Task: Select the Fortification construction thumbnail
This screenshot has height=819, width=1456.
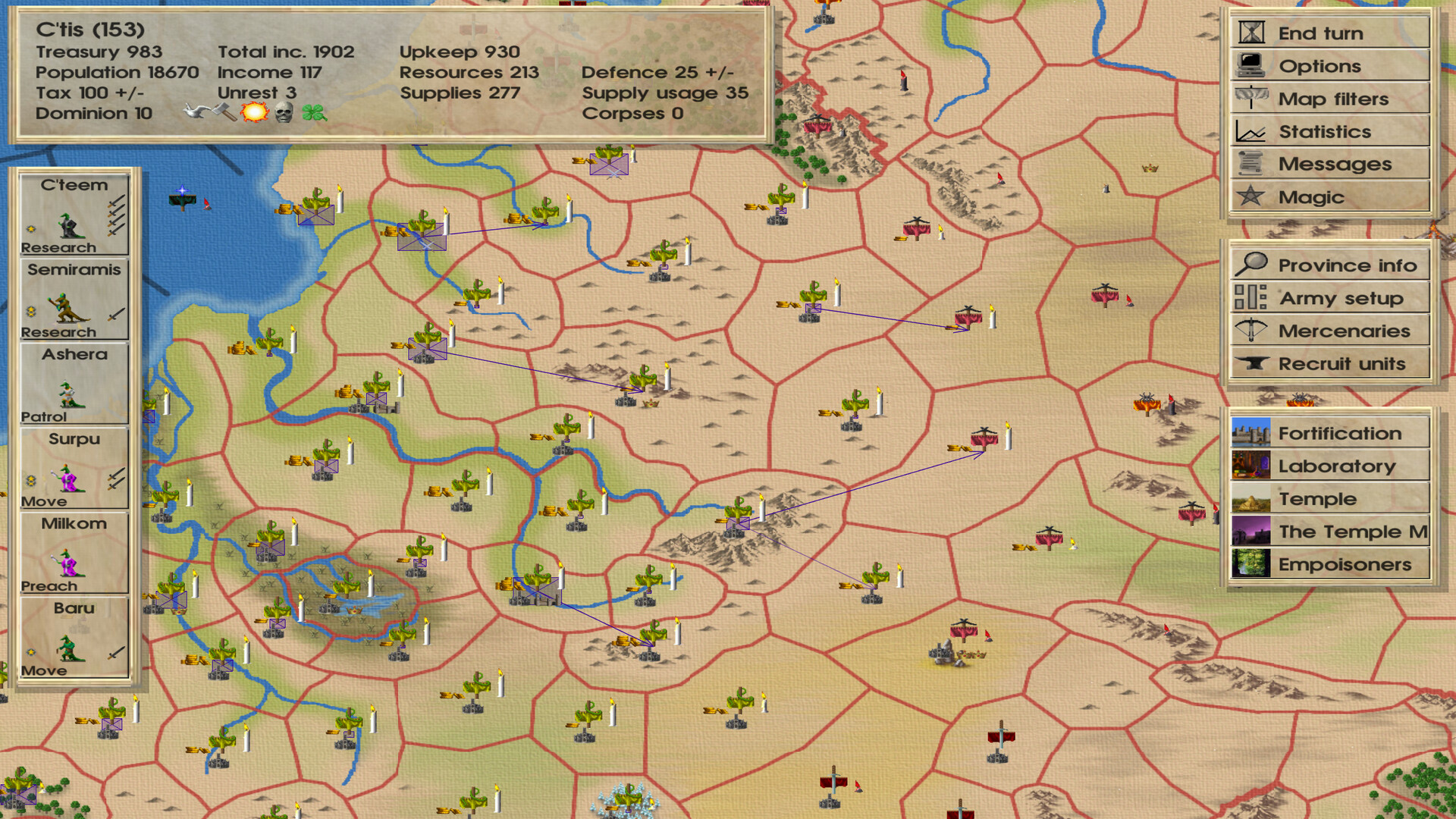Action: click(1250, 433)
